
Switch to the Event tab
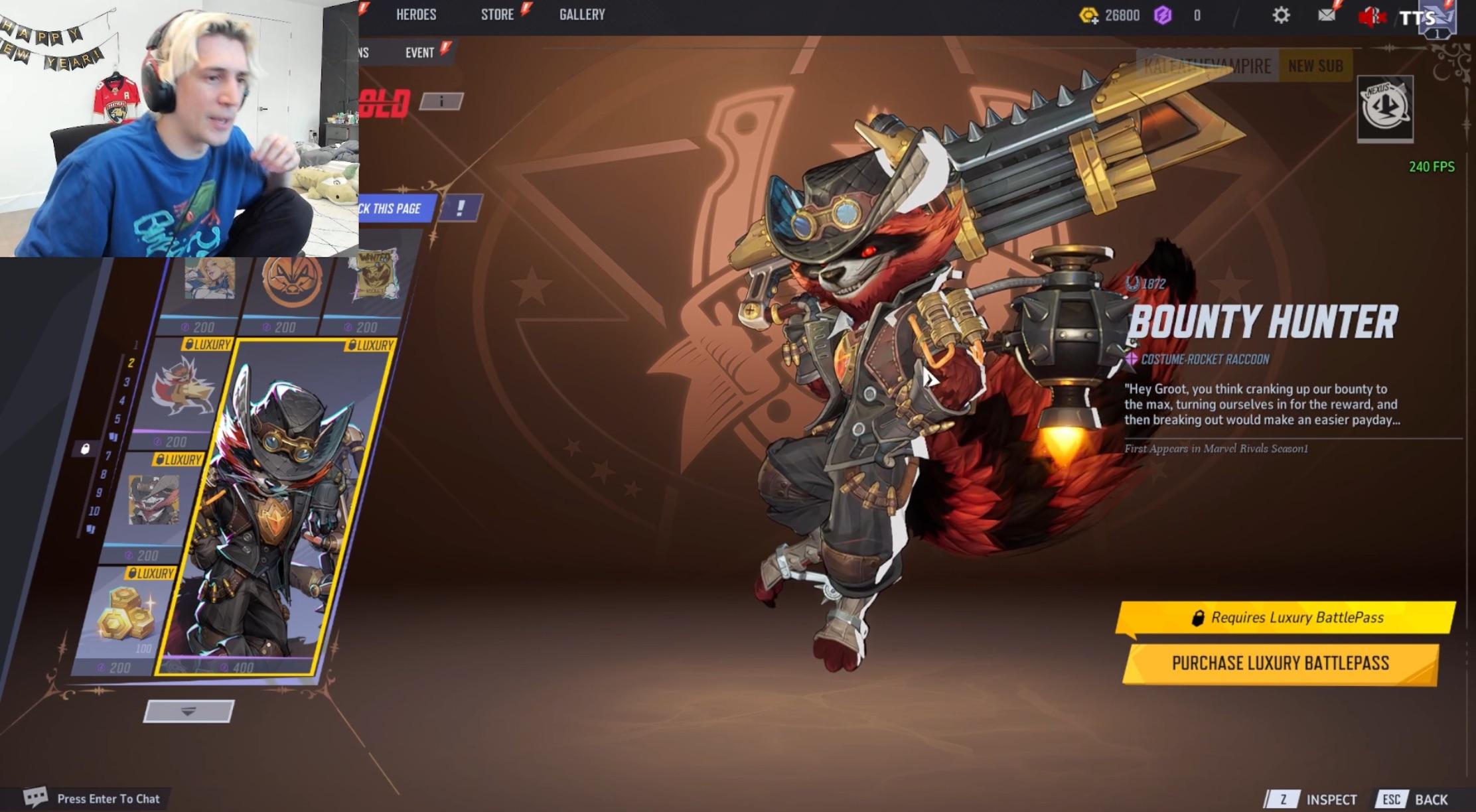(419, 52)
